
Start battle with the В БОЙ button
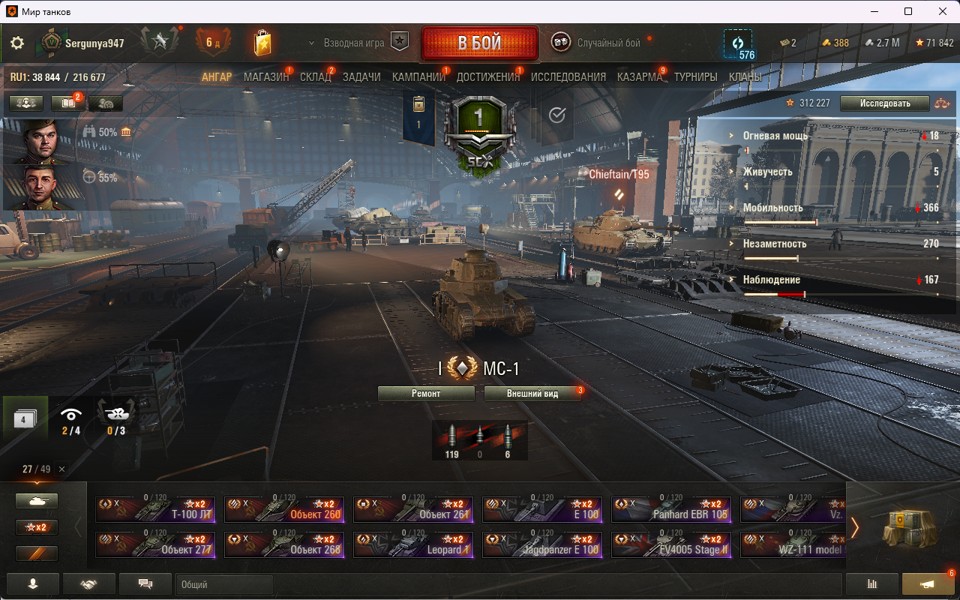click(480, 44)
